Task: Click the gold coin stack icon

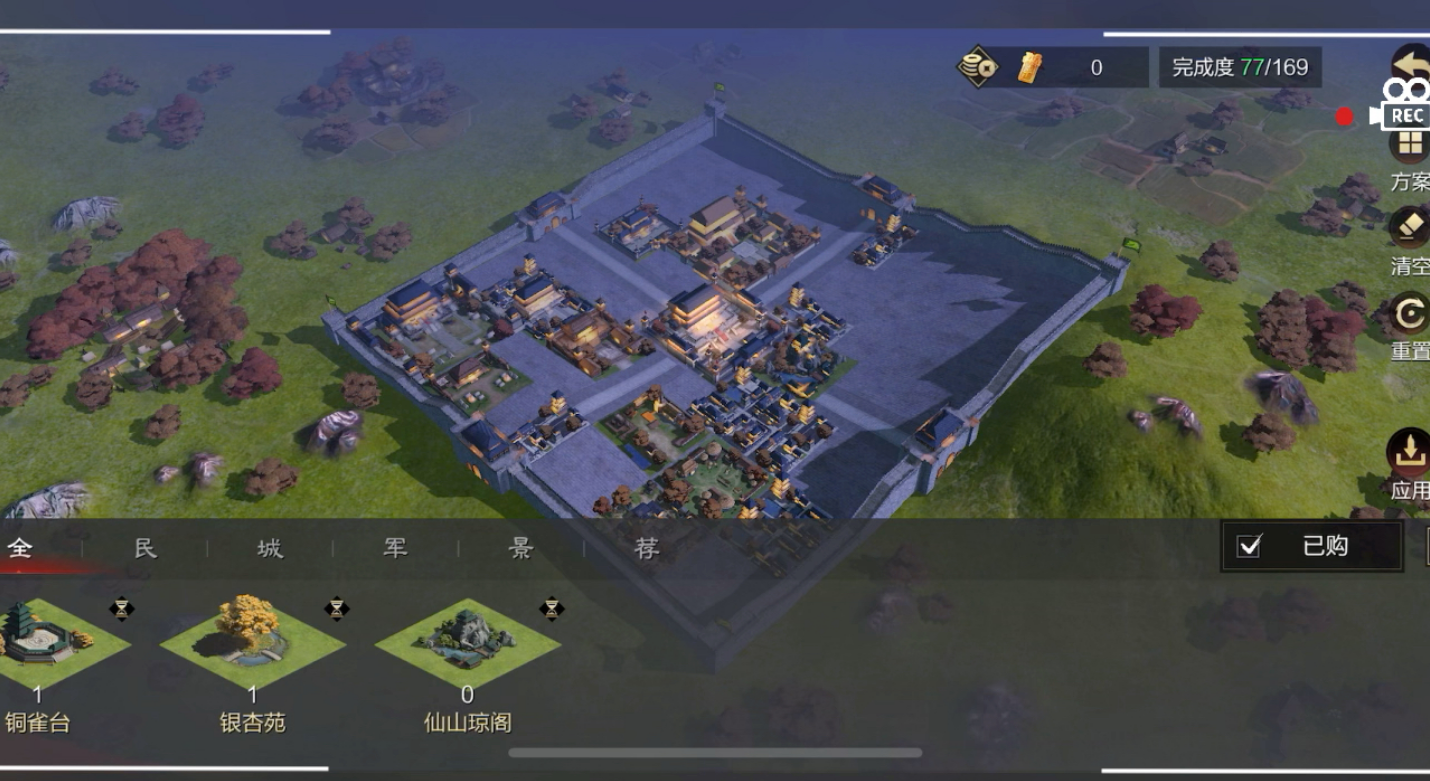Action: click(977, 68)
